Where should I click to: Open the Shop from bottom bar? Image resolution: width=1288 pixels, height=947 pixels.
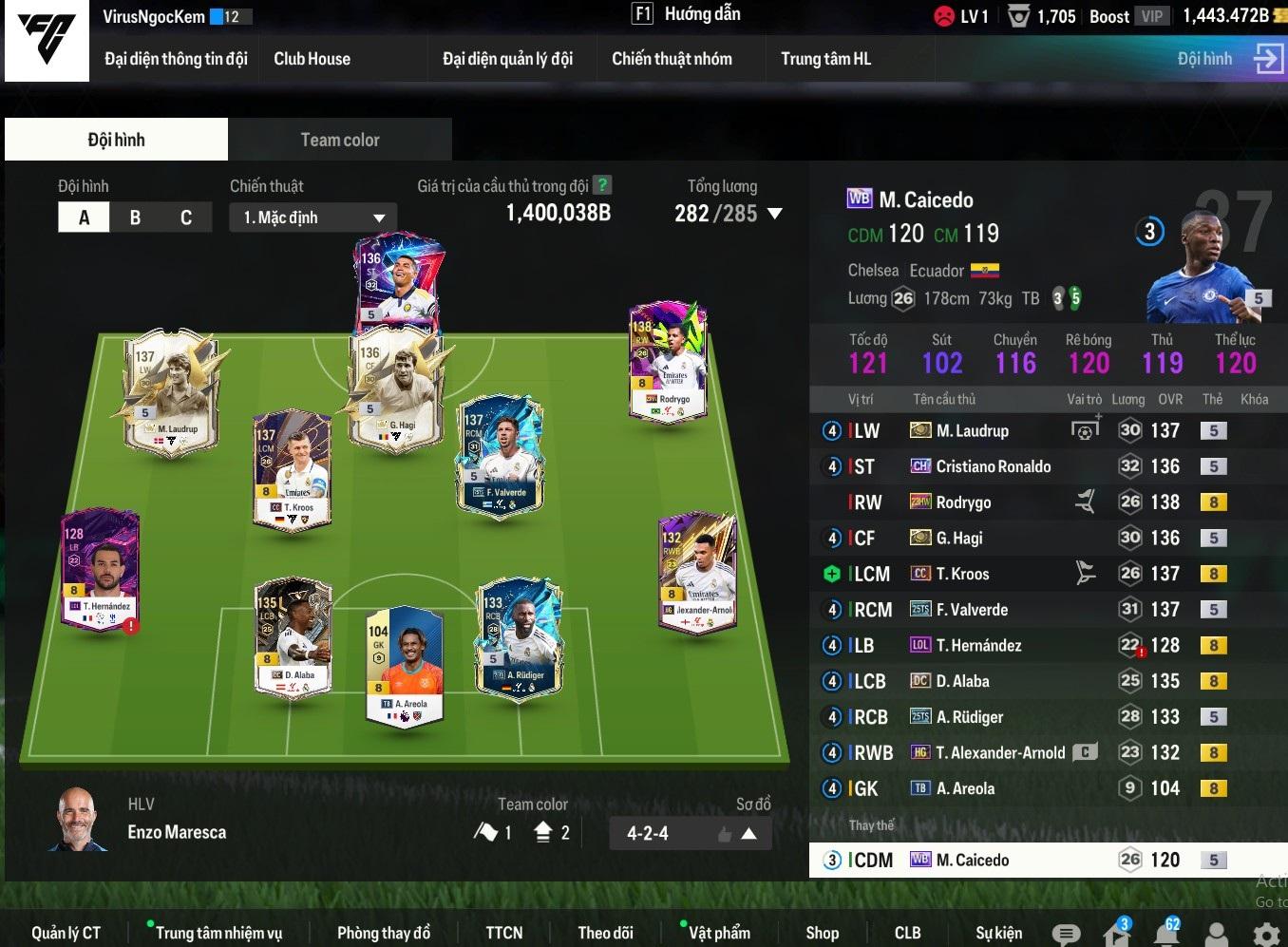[822, 933]
